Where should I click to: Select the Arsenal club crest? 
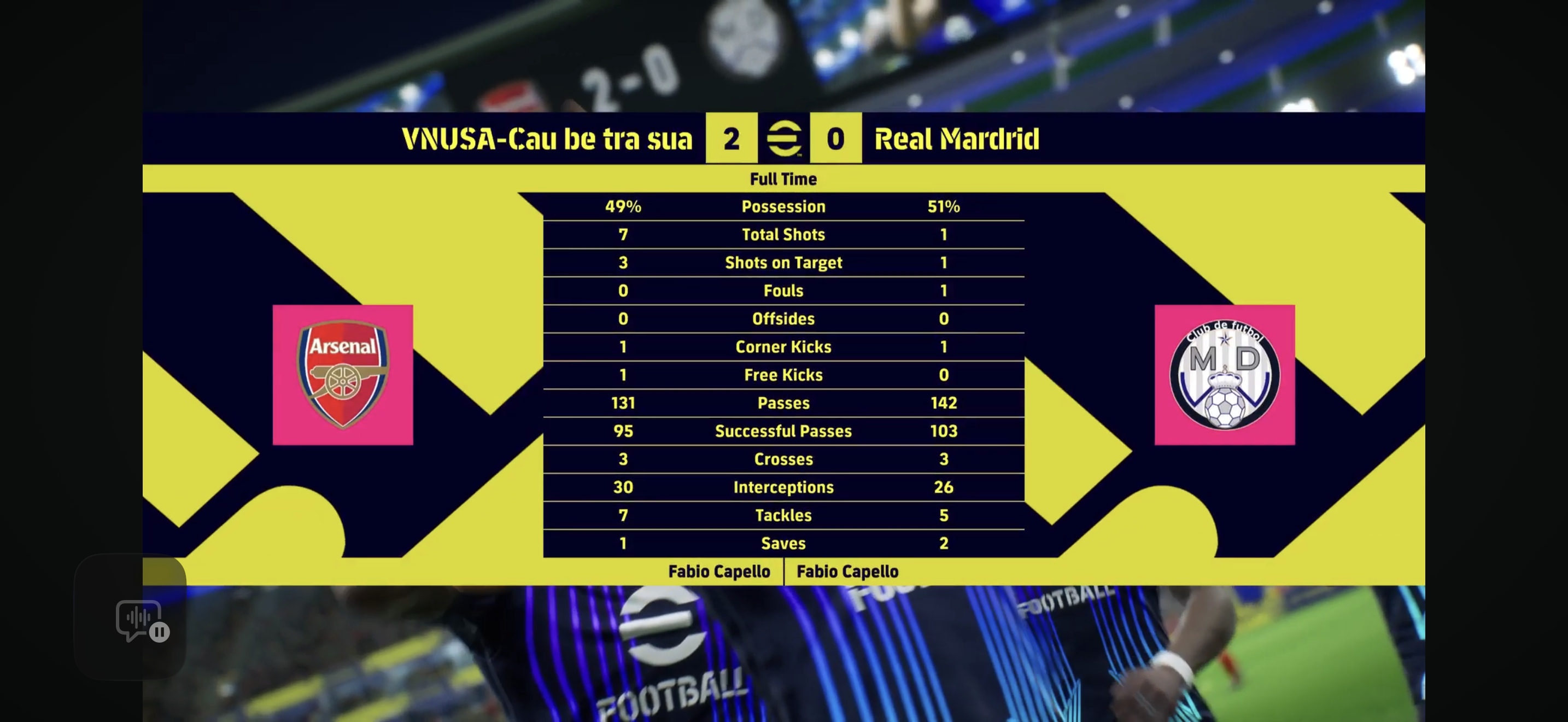pos(342,373)
